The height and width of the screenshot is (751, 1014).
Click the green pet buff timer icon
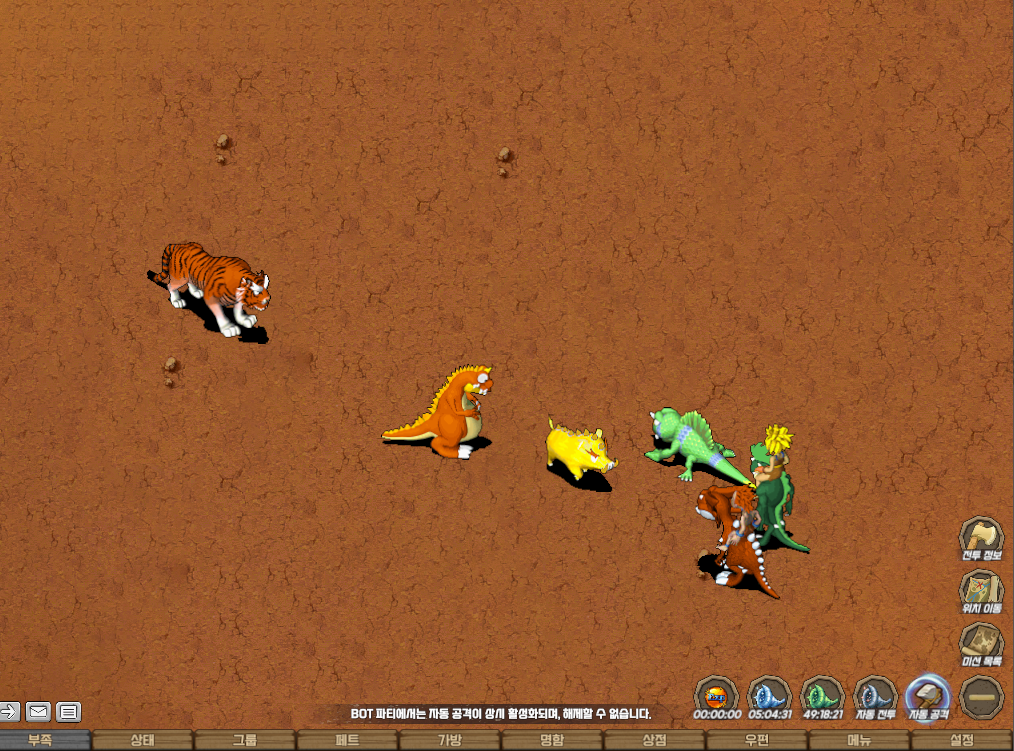click(822, 694)
